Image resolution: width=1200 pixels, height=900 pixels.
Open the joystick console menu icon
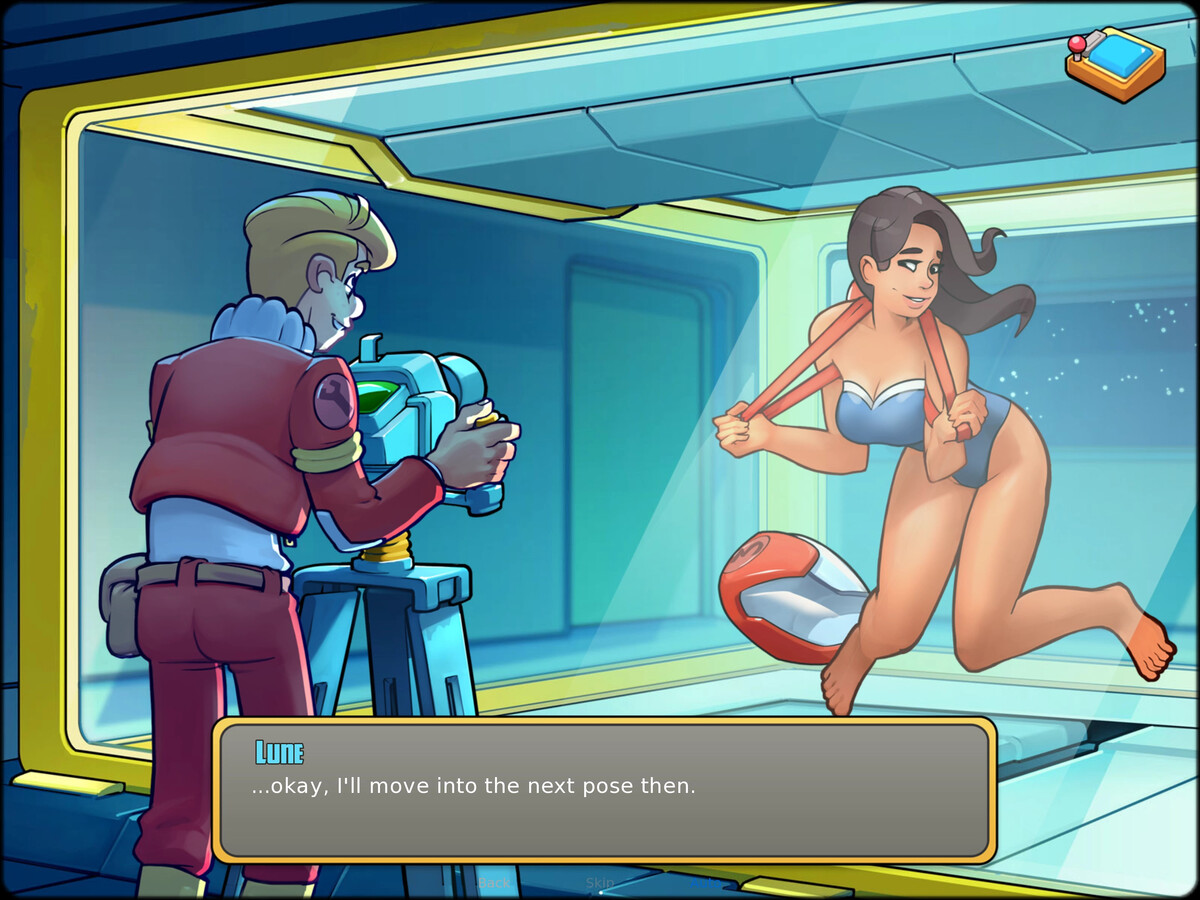click(1114, 62)
